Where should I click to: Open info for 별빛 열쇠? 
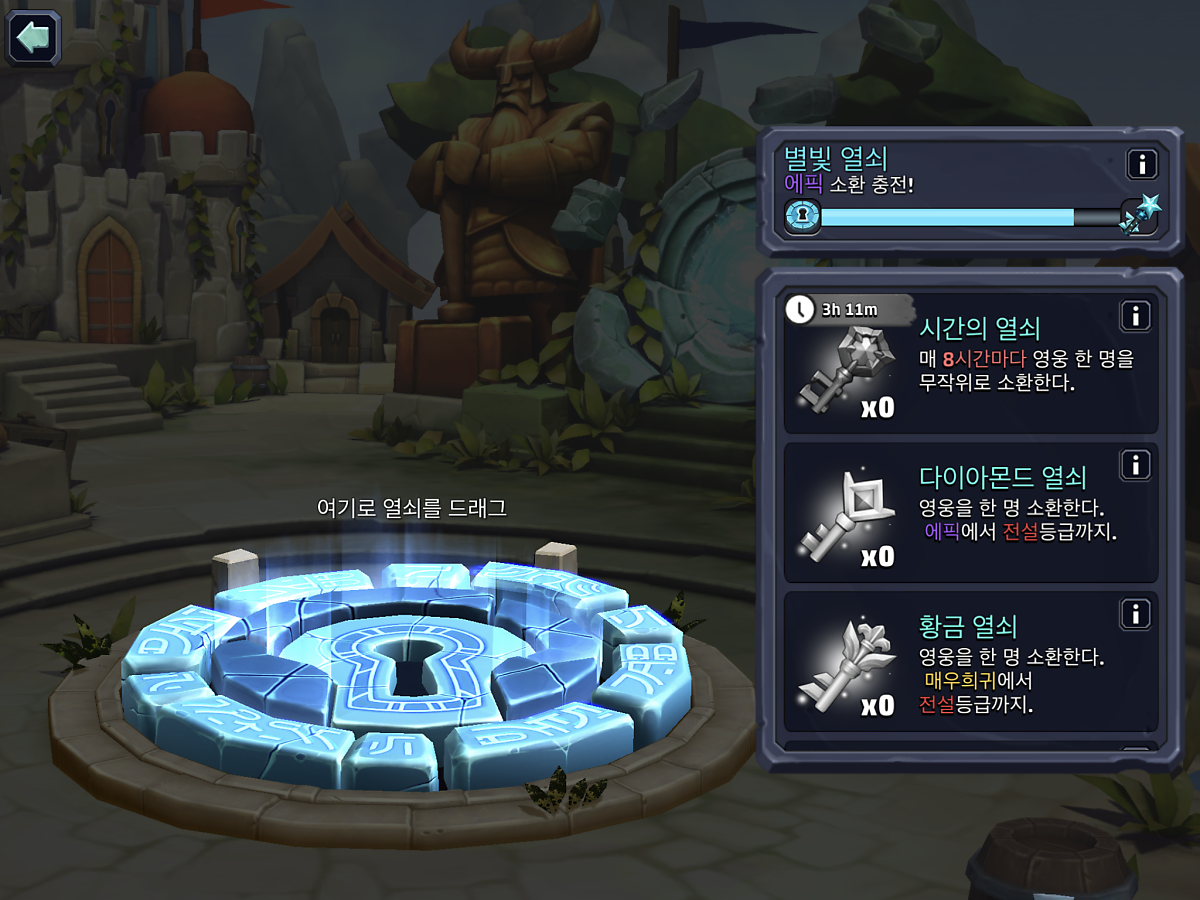click(x=1141, y=163)
